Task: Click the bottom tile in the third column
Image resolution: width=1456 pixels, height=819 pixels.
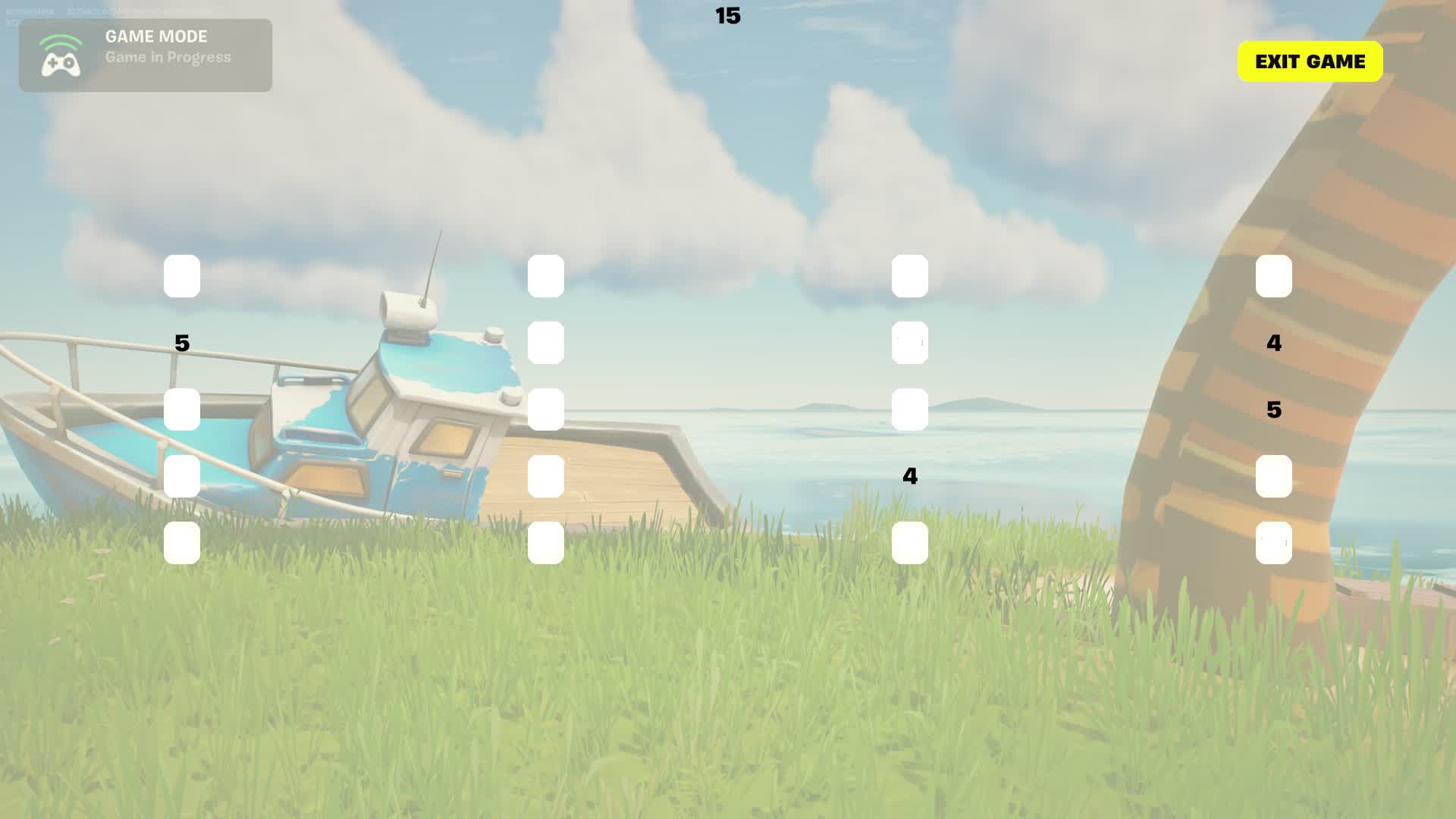Action: pos(910,542)
